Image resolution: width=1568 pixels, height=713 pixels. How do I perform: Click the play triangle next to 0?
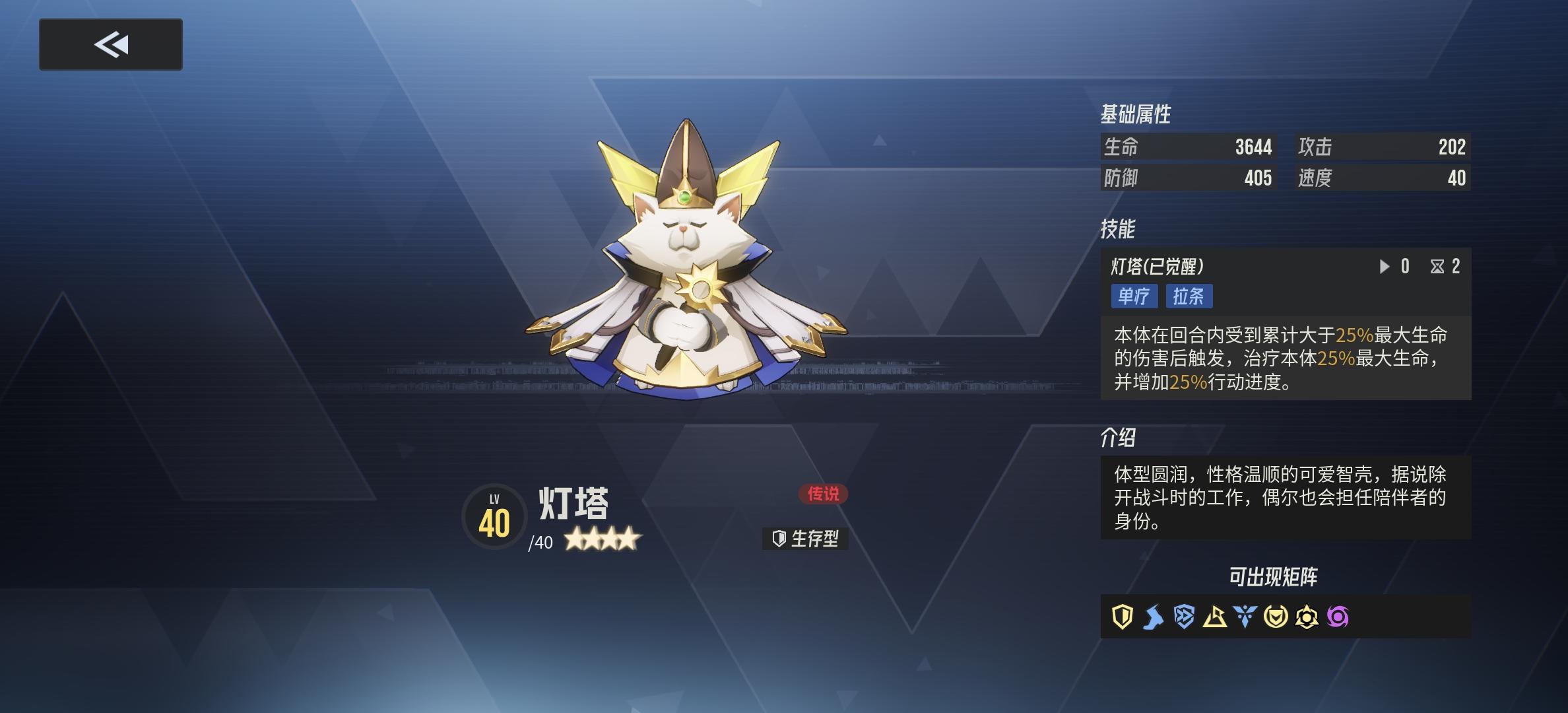pos(1386,267)
